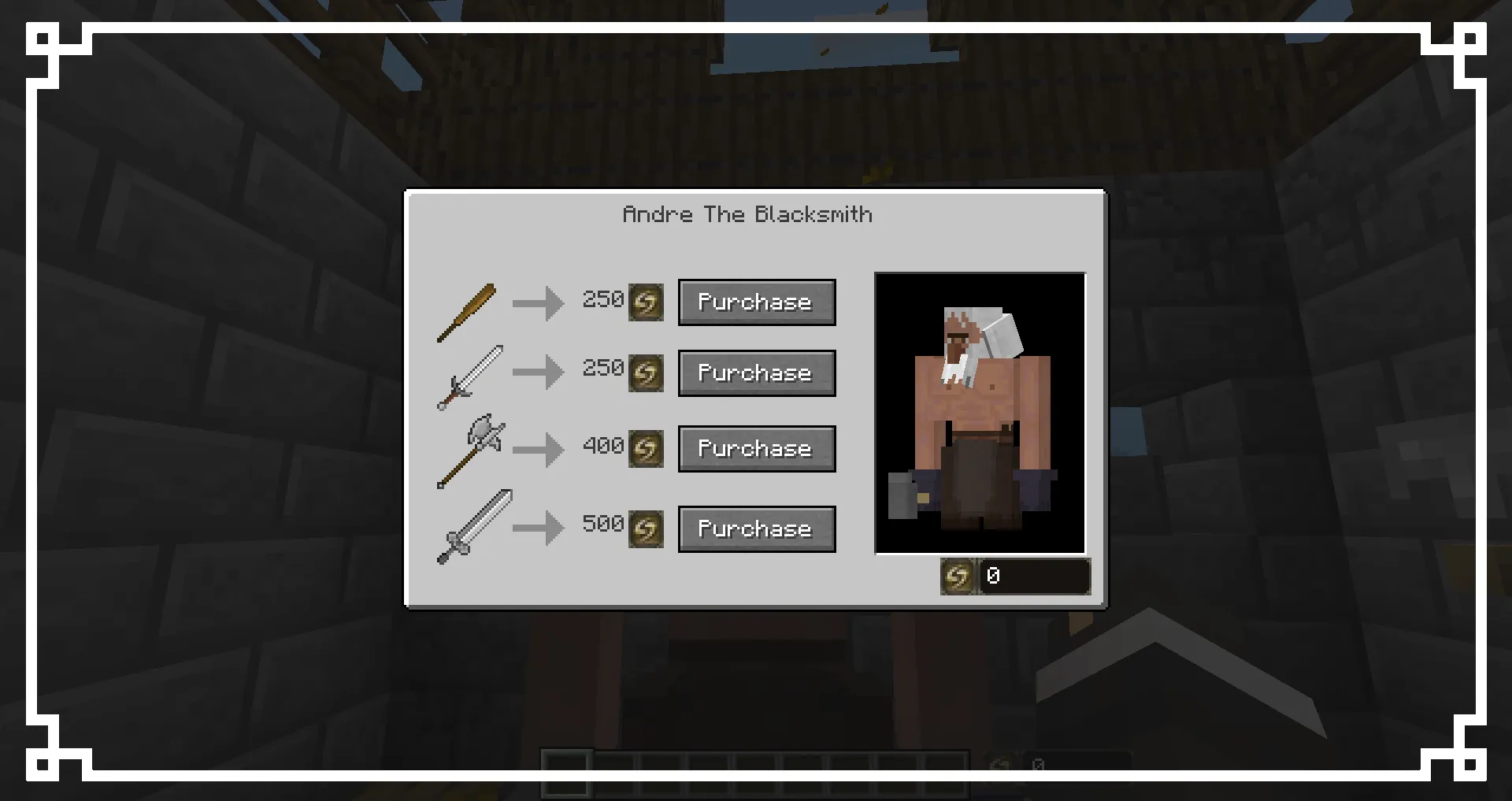Select the wooden club item icon
Screen dimensions: 1512x801
click(x=467, y=313)
